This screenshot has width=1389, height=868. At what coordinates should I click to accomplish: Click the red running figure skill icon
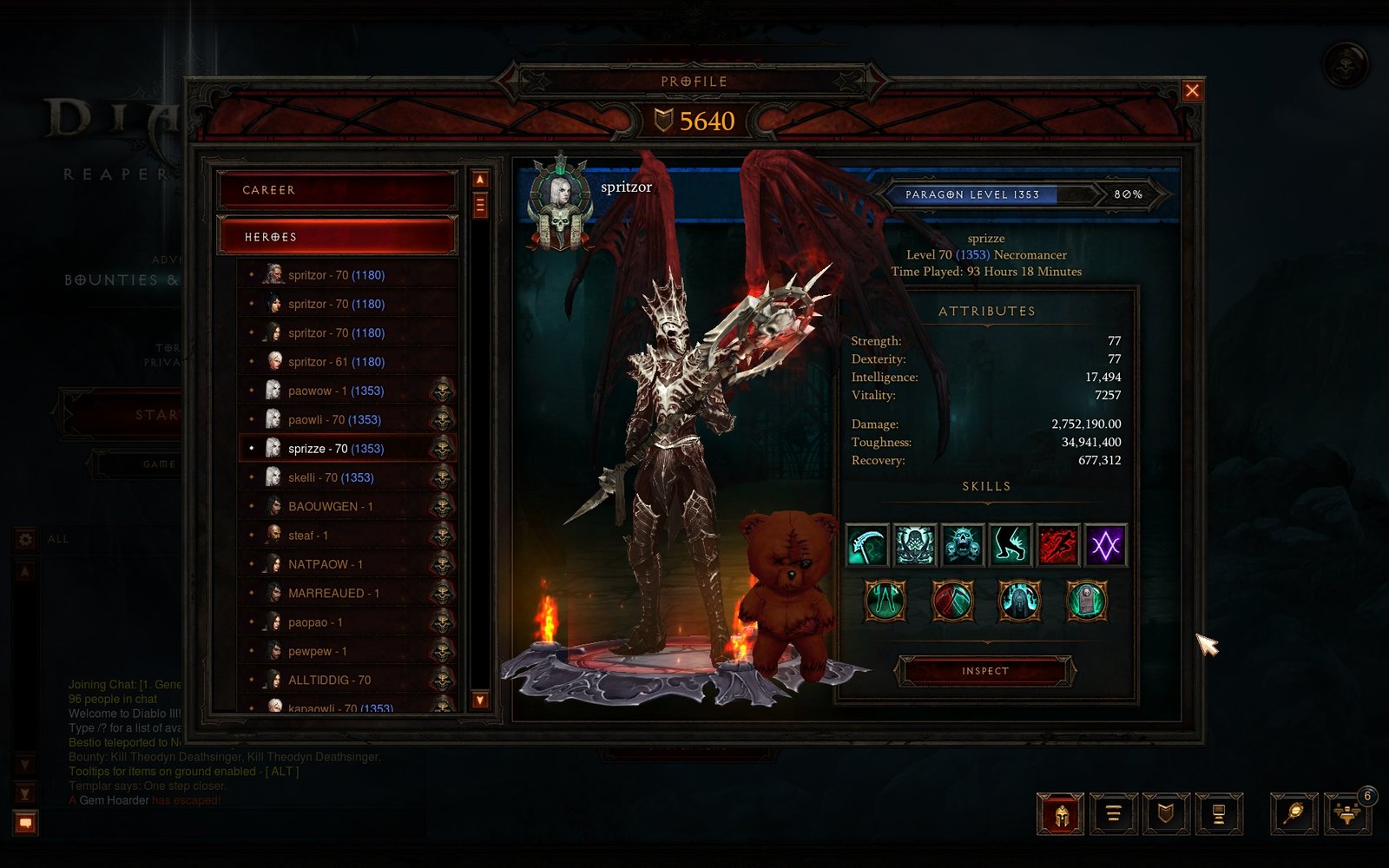[1057, 545]
